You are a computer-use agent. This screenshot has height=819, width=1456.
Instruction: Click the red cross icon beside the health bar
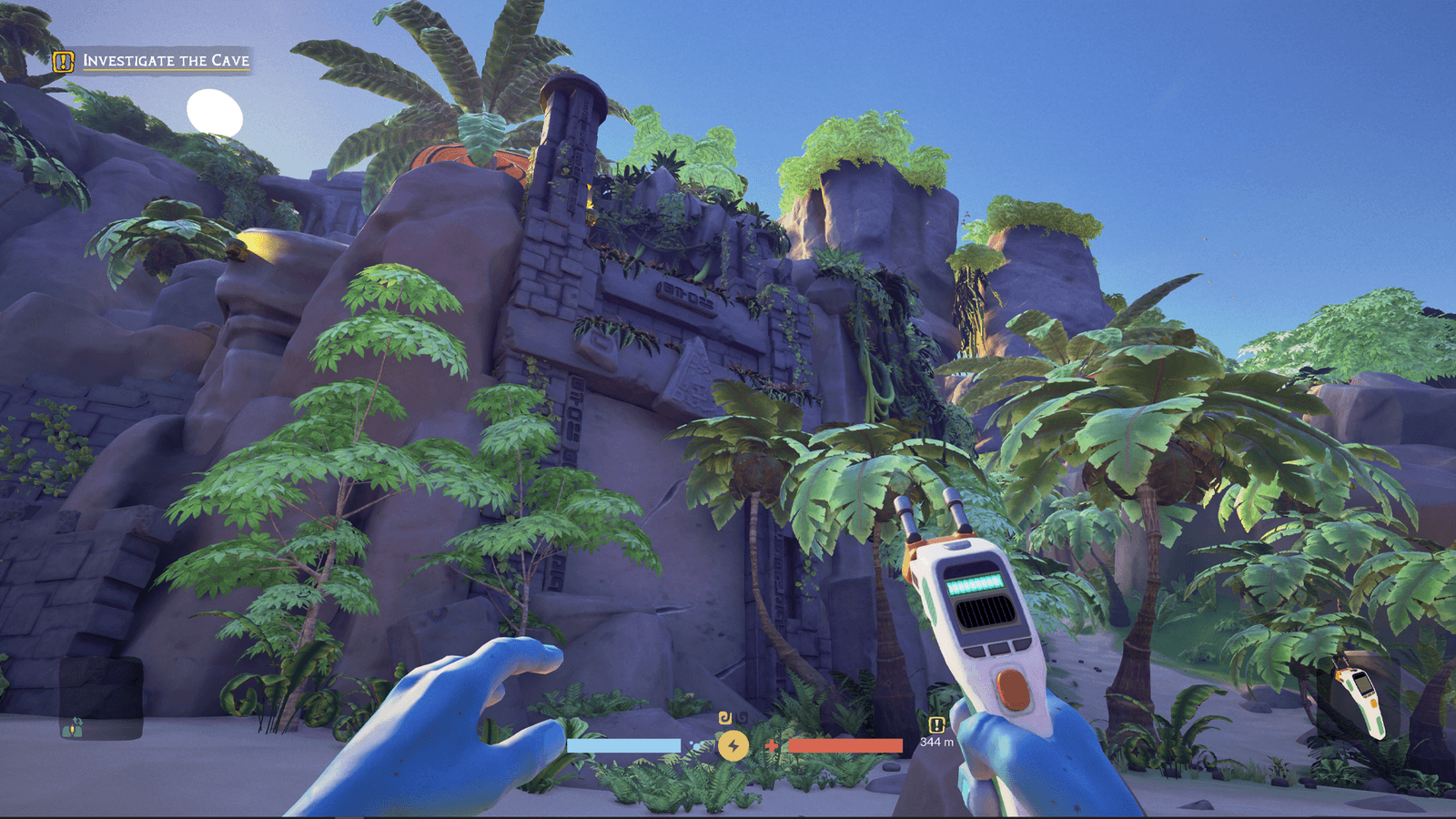pyautogui.click(x=771, y=745)
